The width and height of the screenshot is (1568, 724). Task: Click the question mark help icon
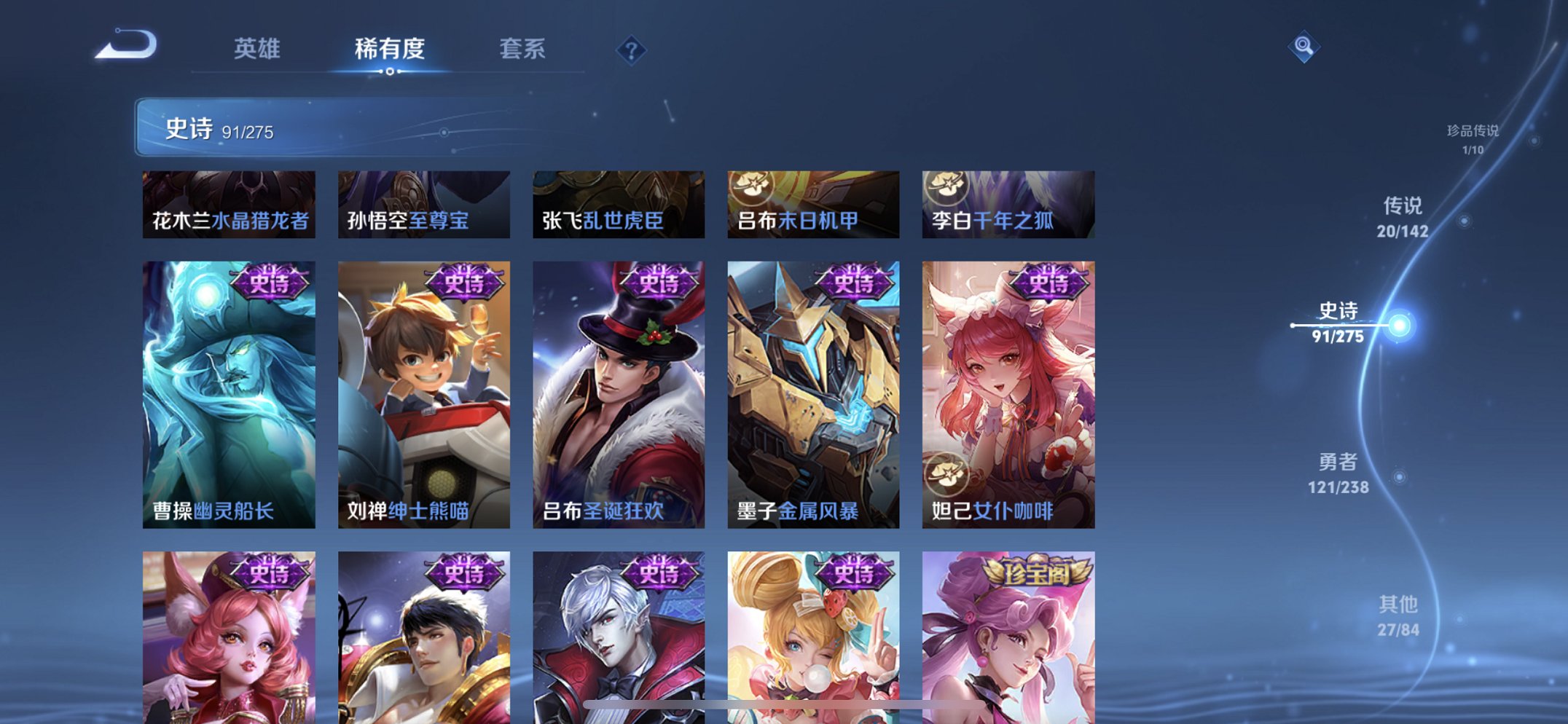coord(631,49)
